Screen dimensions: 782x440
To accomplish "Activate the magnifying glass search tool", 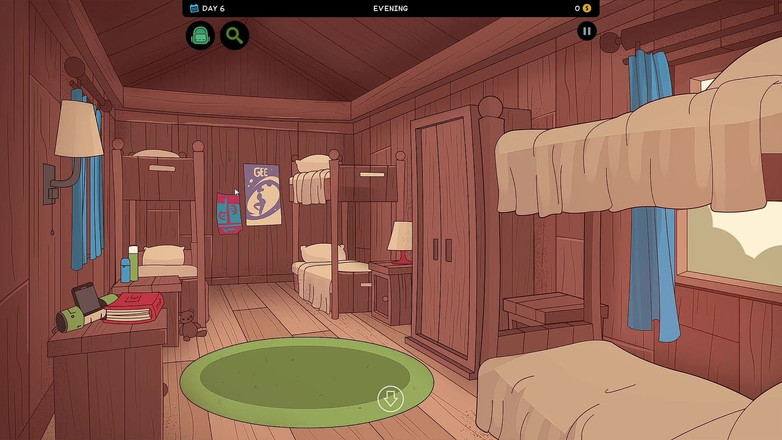I will pos(234,36).
